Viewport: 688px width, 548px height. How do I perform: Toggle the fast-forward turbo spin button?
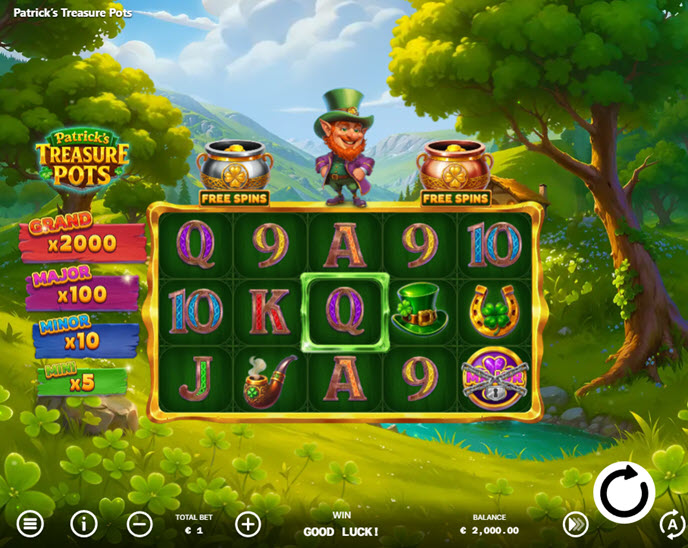coord(575,523)
